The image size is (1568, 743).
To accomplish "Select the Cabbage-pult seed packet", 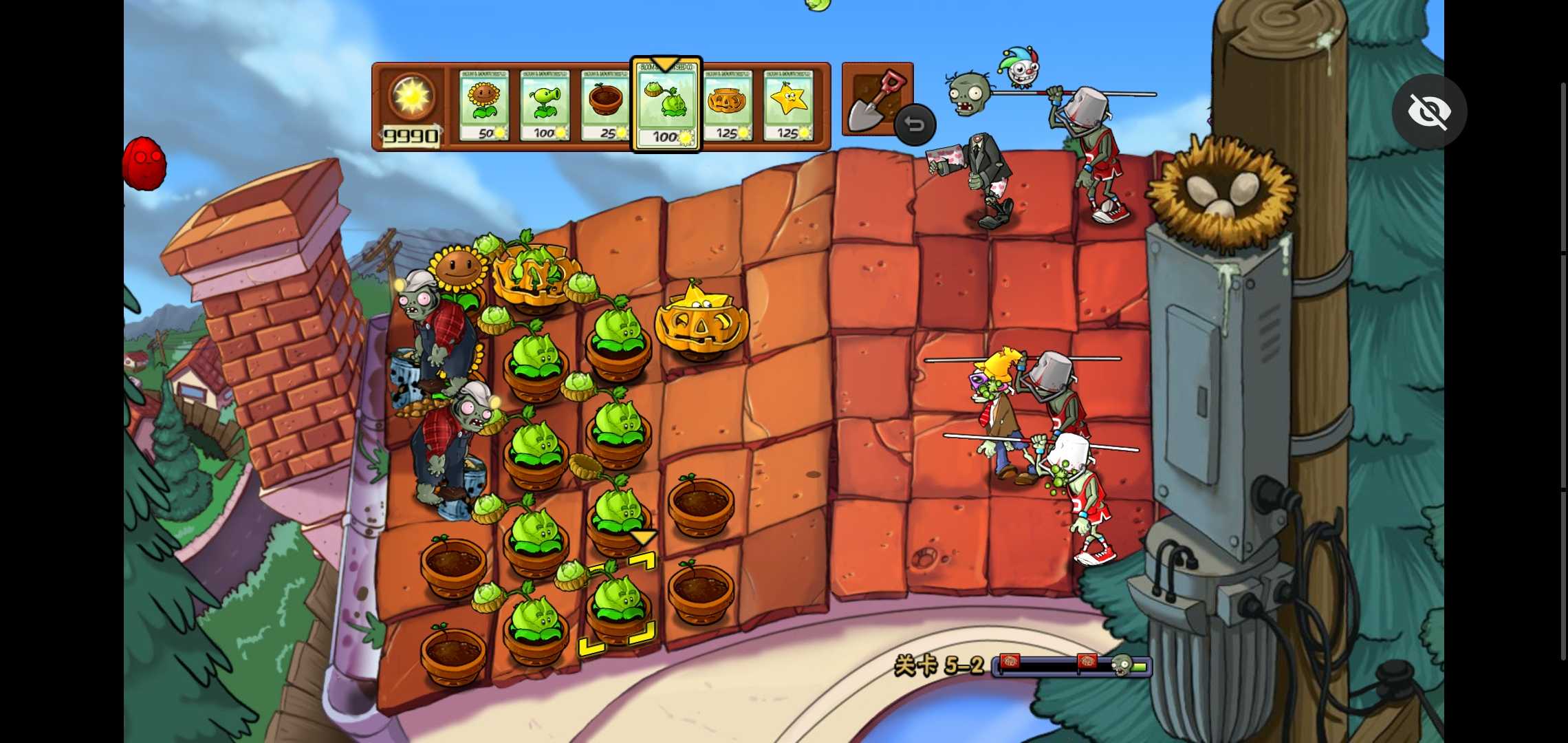I will point(666,105).
